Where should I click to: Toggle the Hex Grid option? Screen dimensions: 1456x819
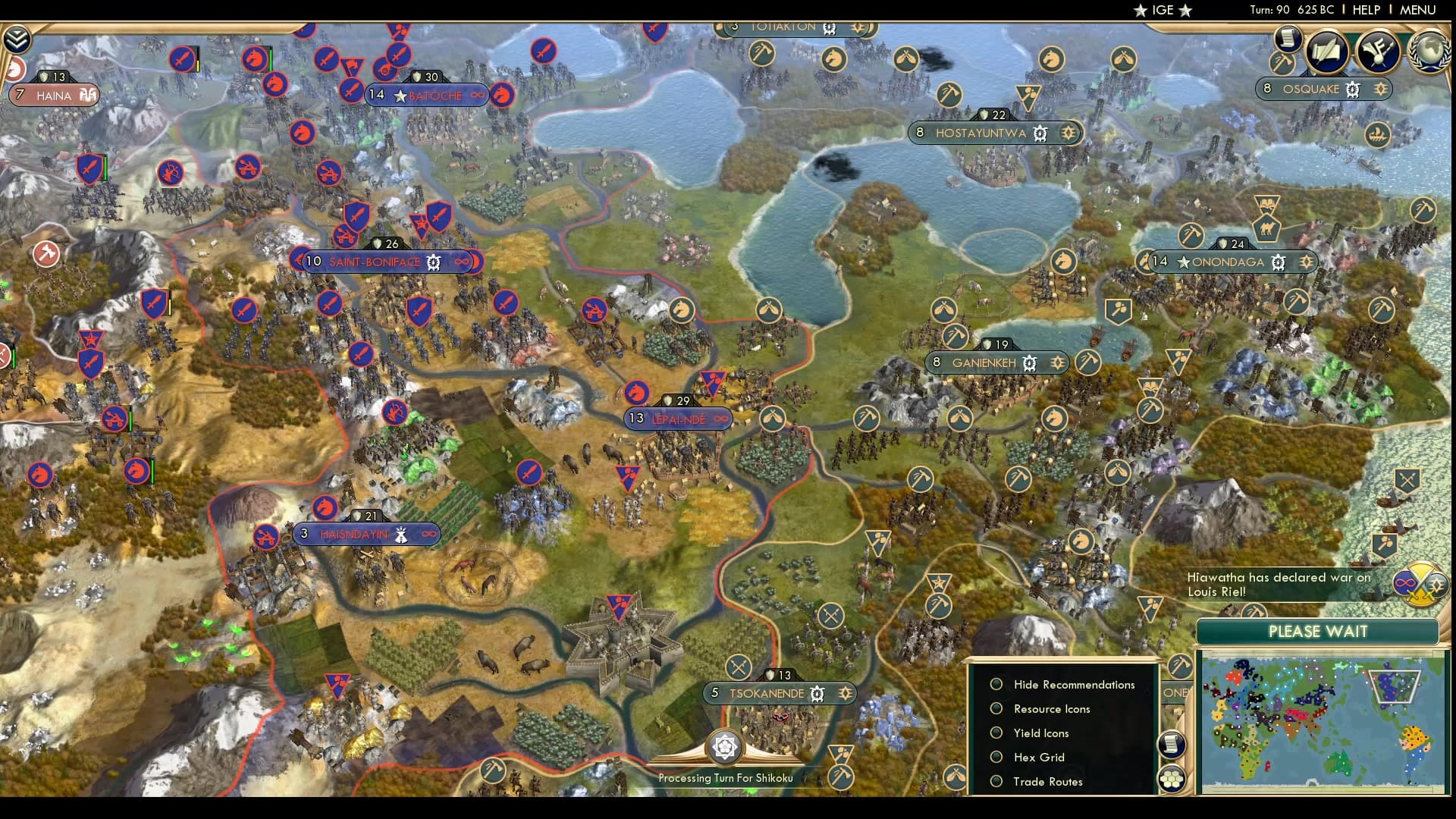996,758
